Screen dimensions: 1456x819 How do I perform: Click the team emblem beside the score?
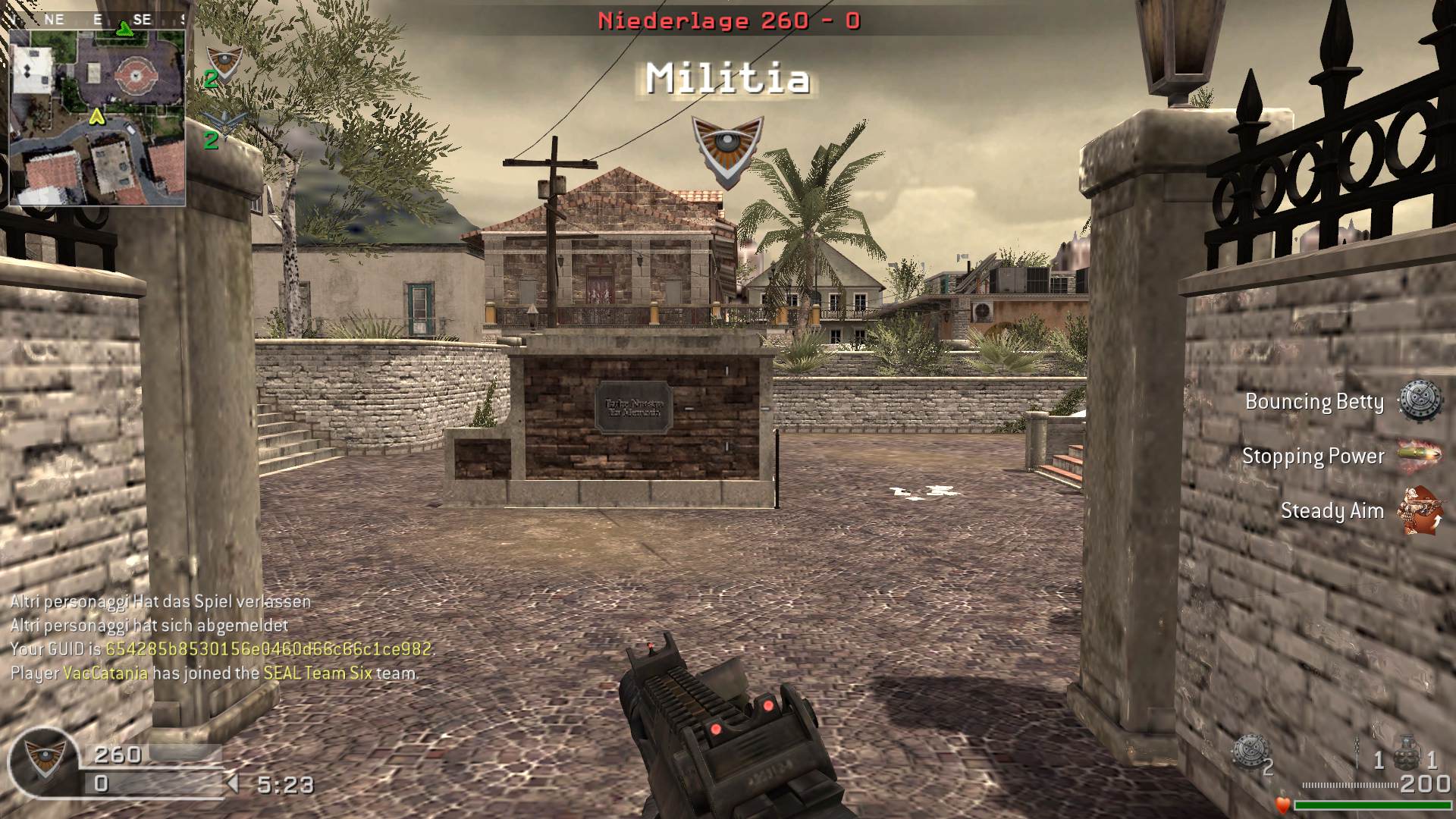point(42,760)
